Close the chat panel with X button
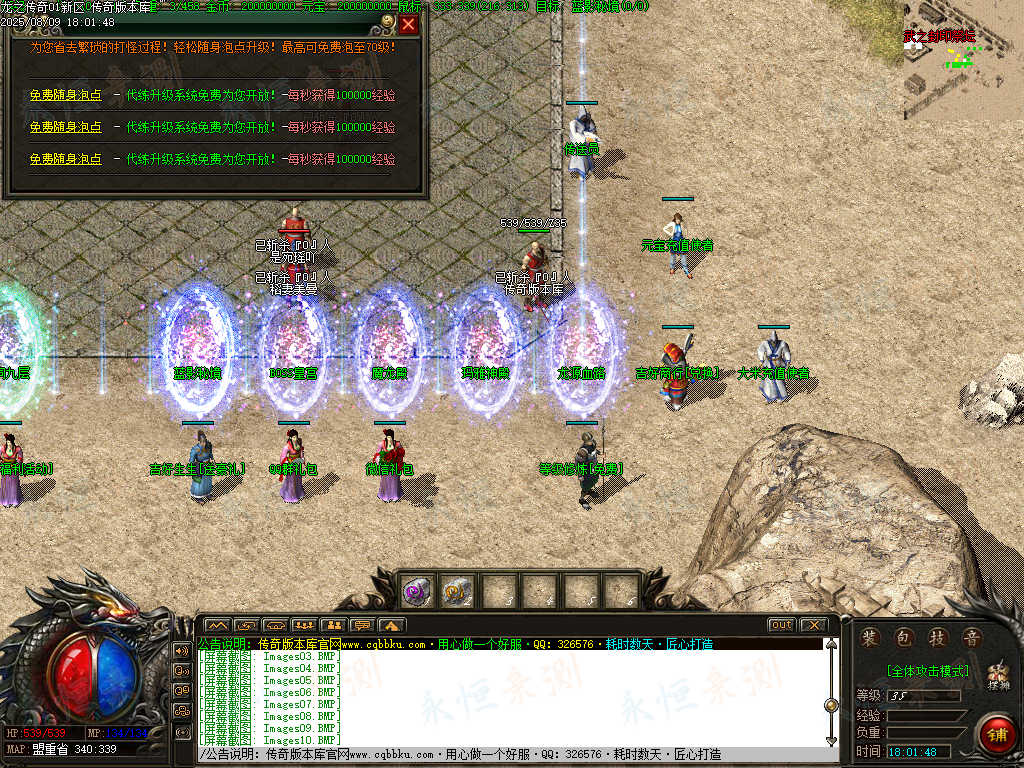Screen dimensions: 1024x768 tap(813, 625)
